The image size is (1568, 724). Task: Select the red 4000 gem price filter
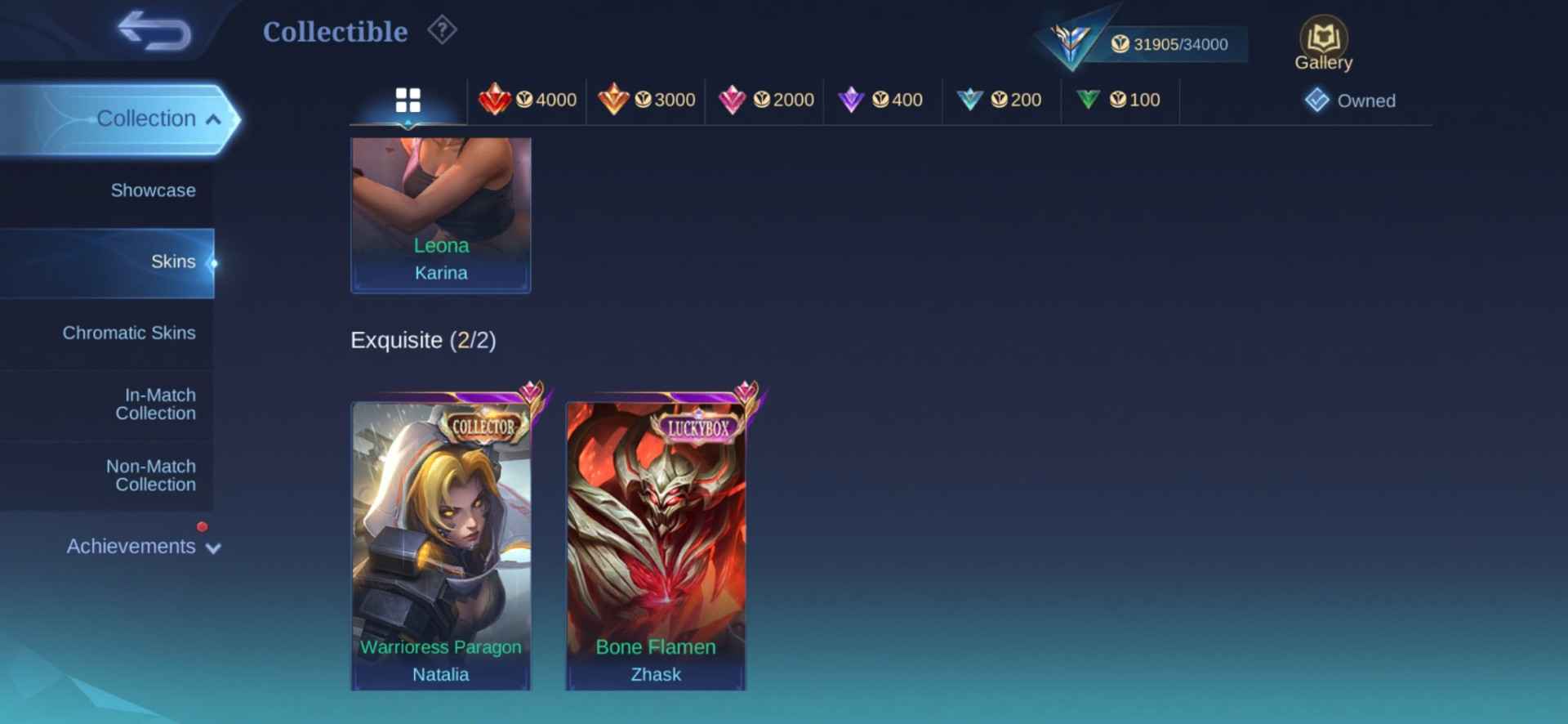point(528,100)
